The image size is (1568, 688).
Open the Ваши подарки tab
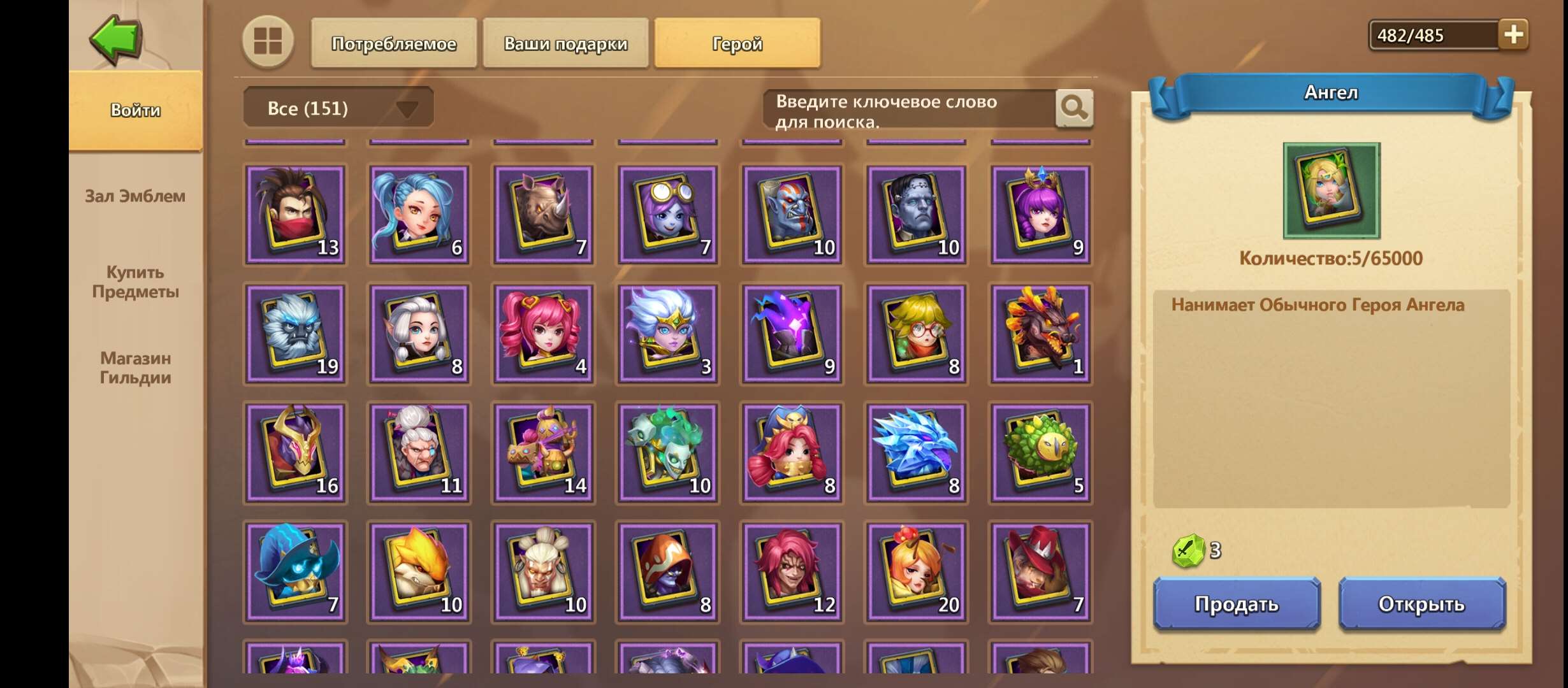coord(565,43)
